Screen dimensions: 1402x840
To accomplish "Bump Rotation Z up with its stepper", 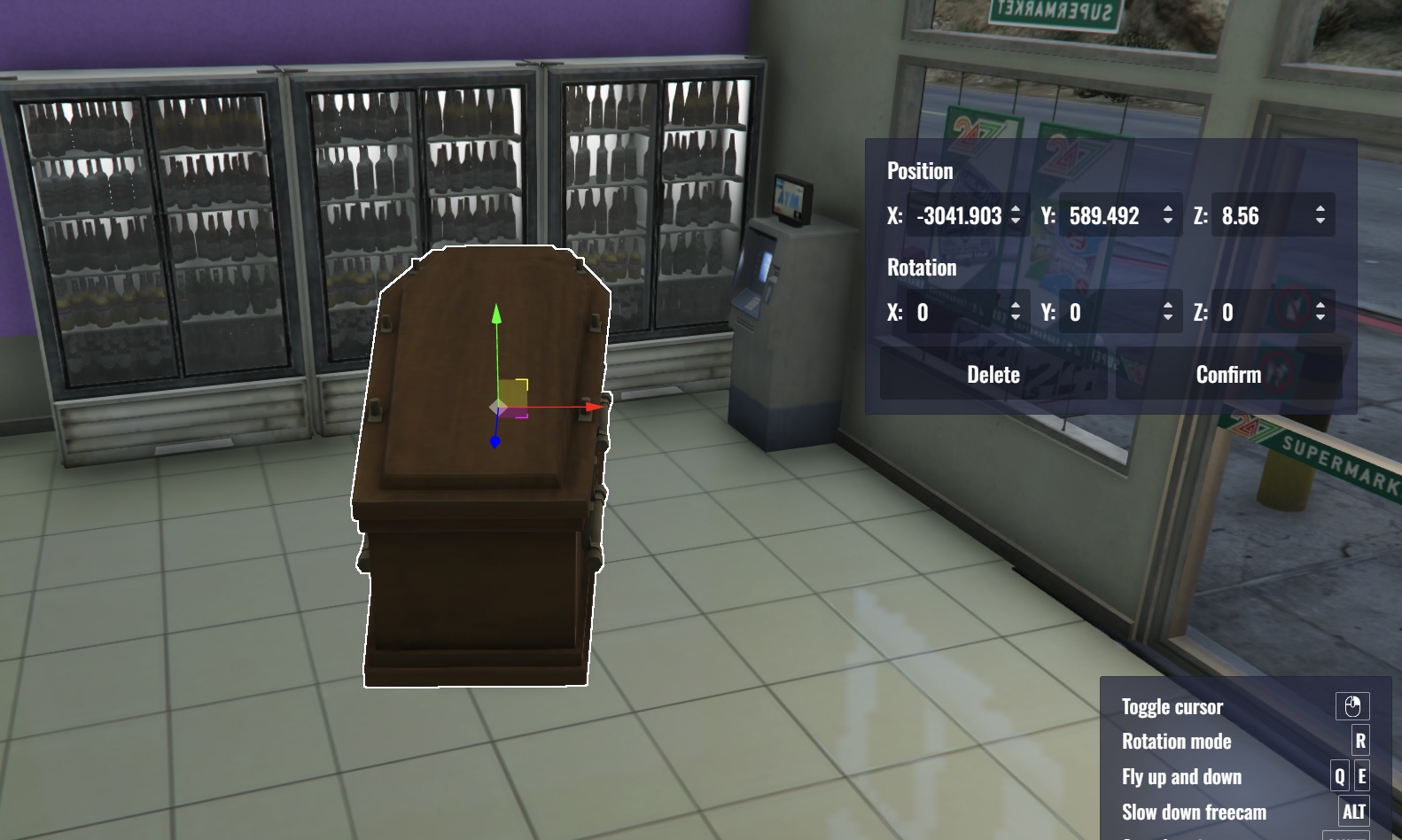I will click(1320, 306).
